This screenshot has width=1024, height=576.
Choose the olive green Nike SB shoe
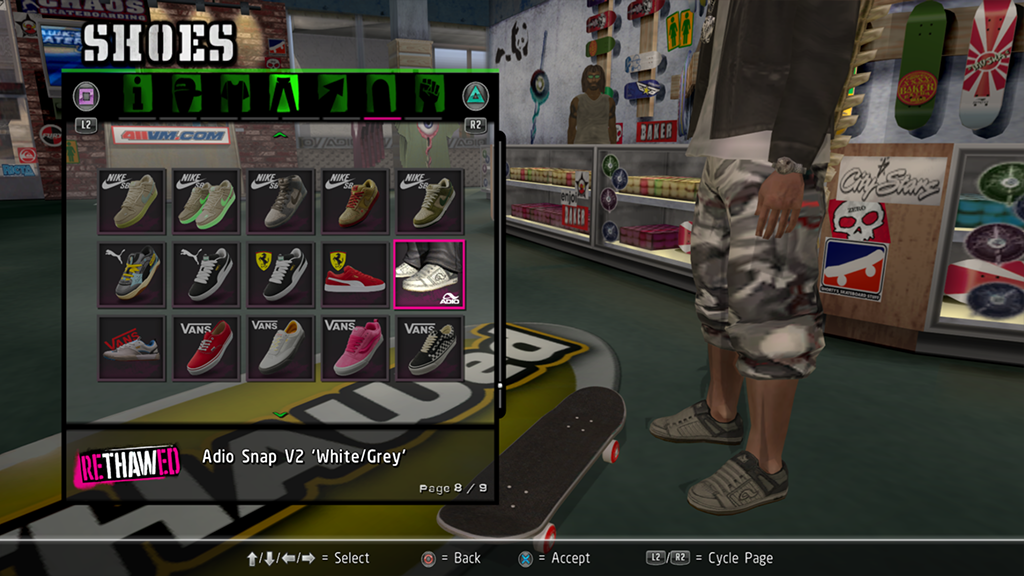click(429, 201)
